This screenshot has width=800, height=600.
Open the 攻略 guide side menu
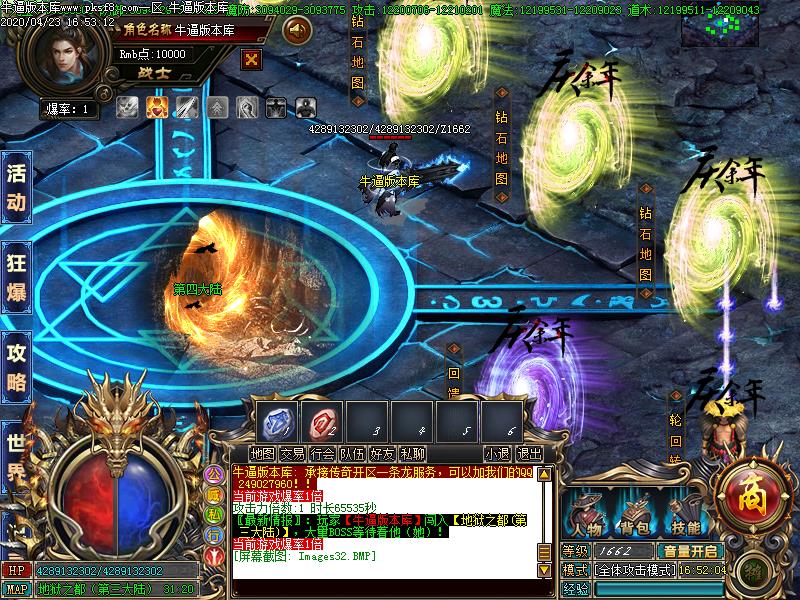(x=16, y=366)
